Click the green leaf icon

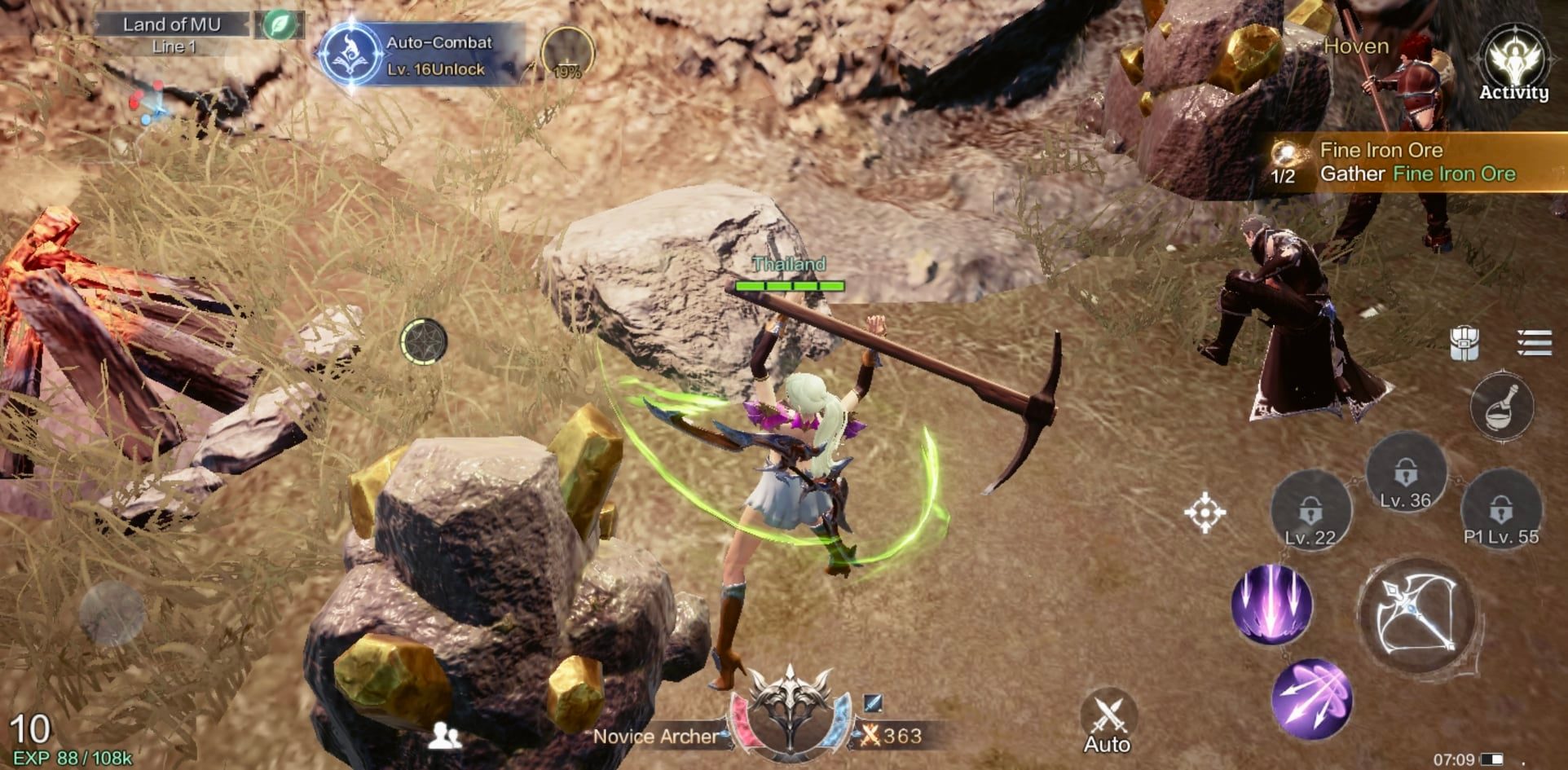(279, 24)
